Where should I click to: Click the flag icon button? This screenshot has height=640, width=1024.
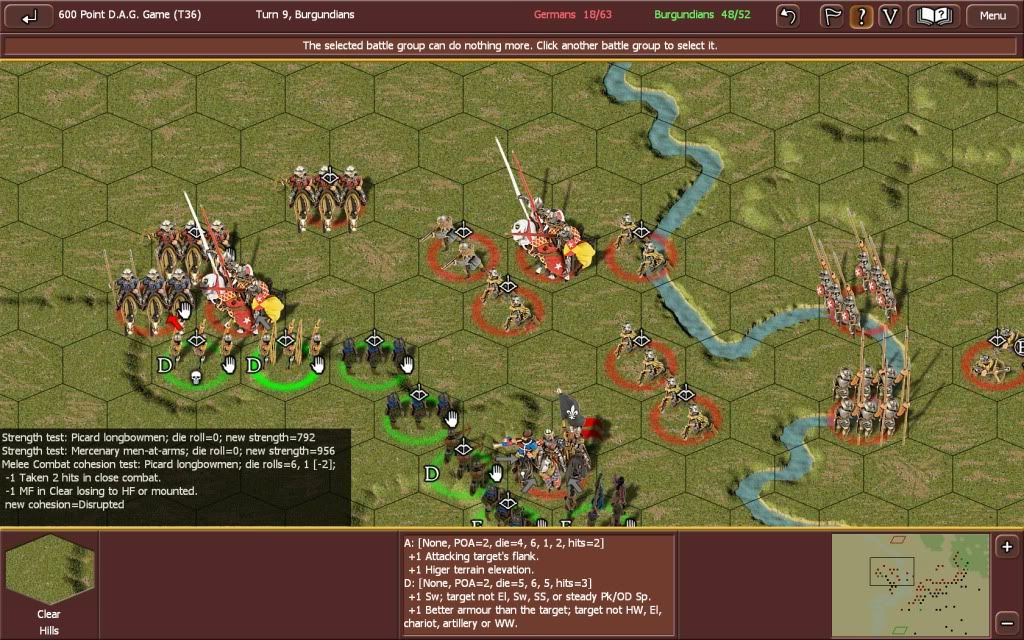pos(832,16)
